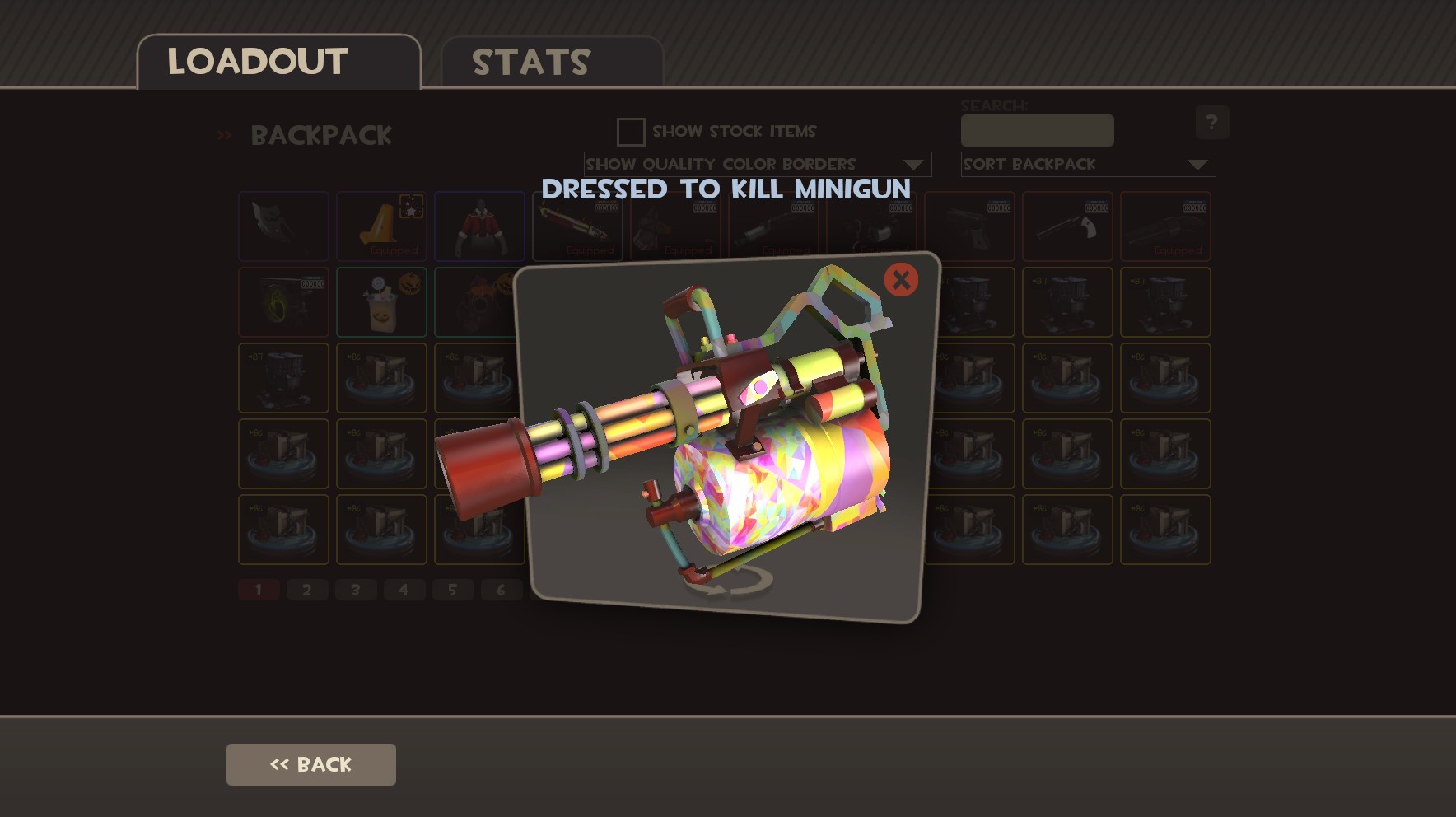The image size is (1456, 817).
Task: Click the pumpkin-marked Halloween mask item
Action: pos(479,302)
